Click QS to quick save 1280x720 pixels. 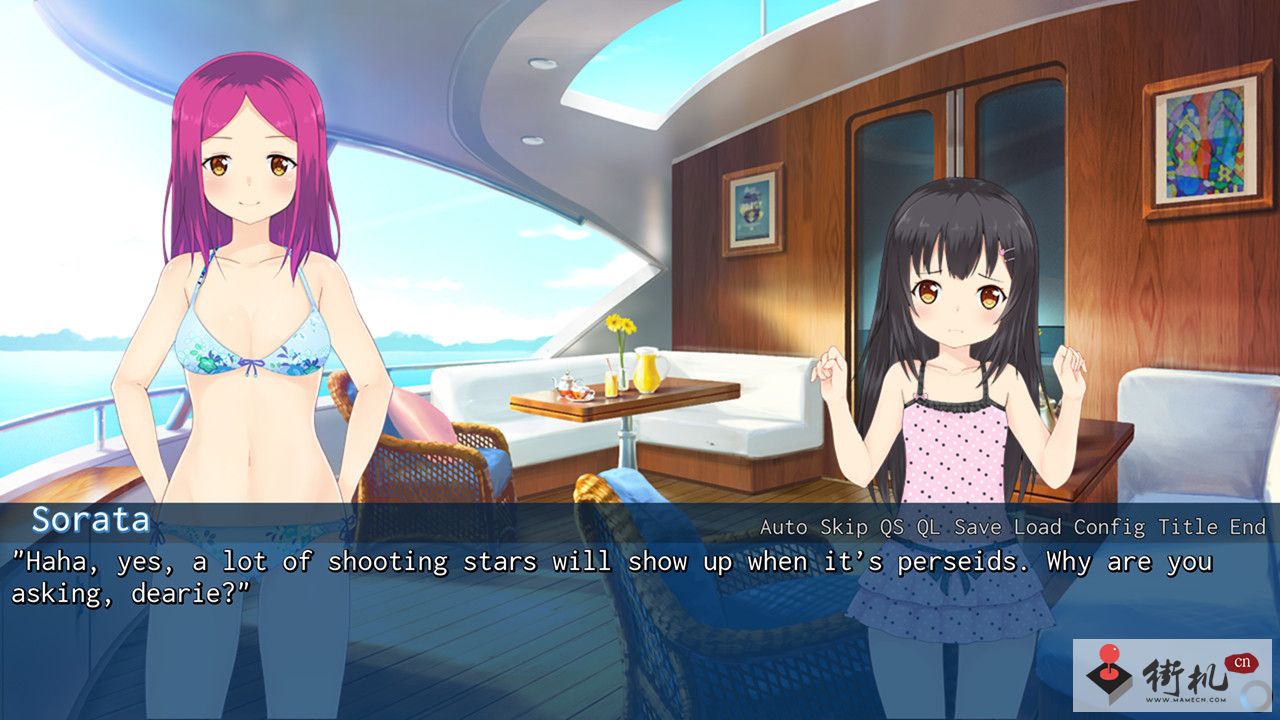[891, 527]
